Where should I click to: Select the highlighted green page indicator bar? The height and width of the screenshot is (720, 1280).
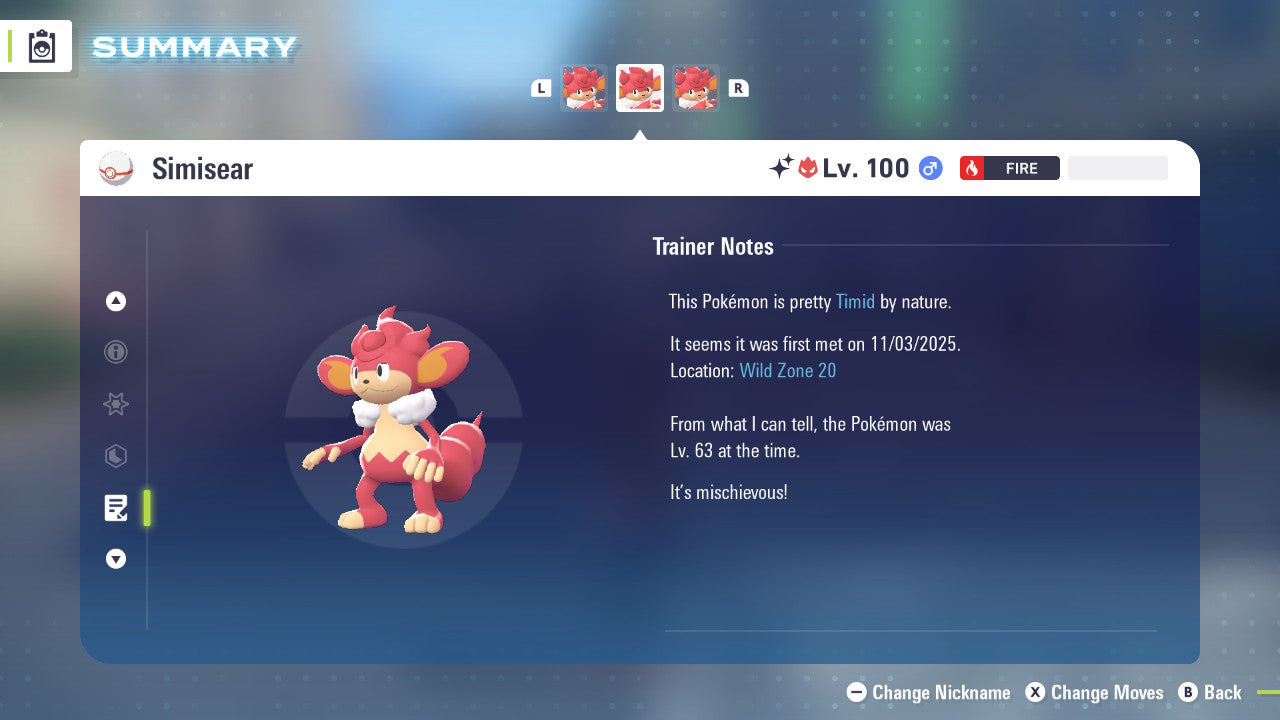point(147,508)
